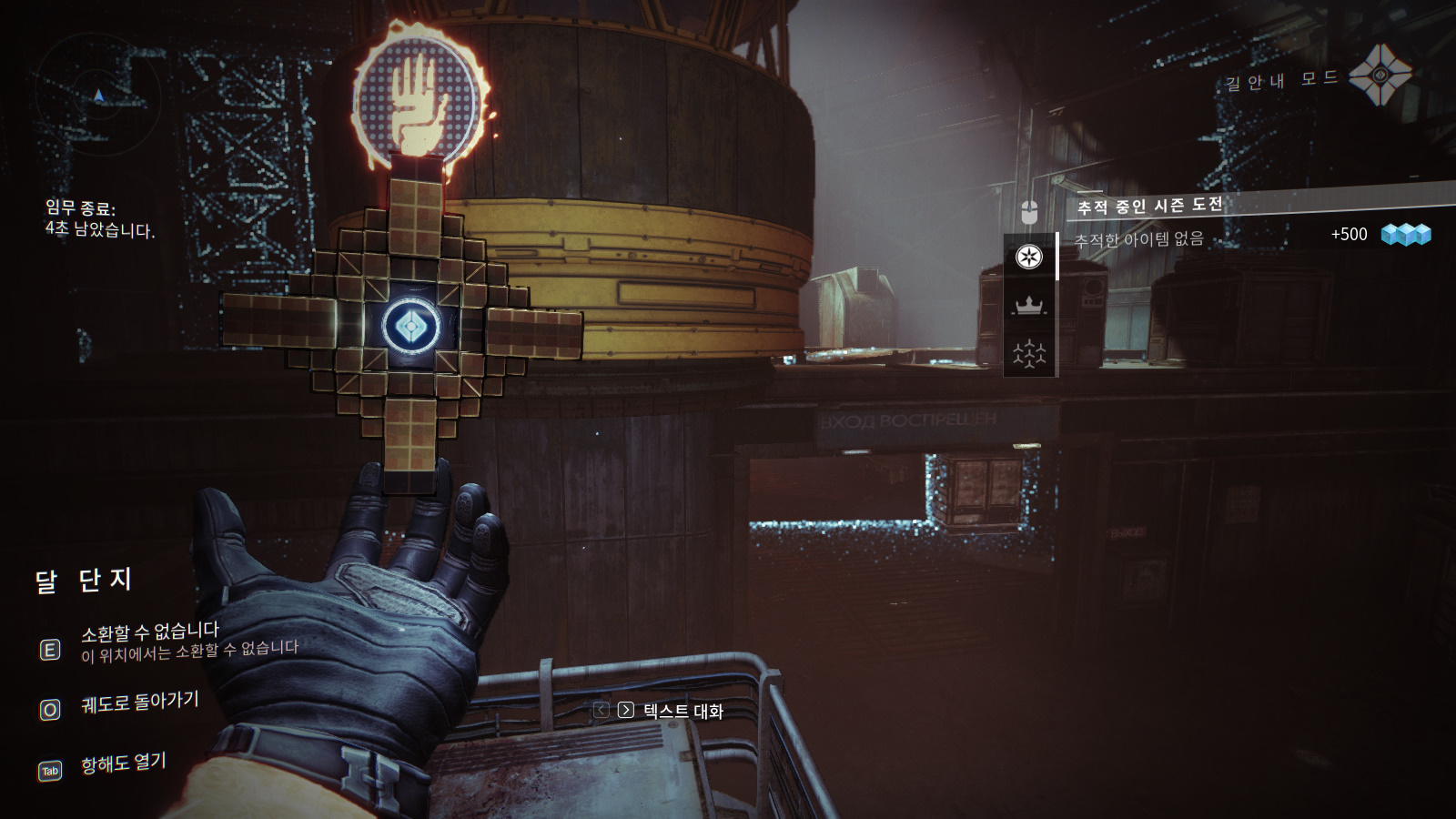
Task: Open the 텍스트 대화 chat
Action: tap(682, 711)
